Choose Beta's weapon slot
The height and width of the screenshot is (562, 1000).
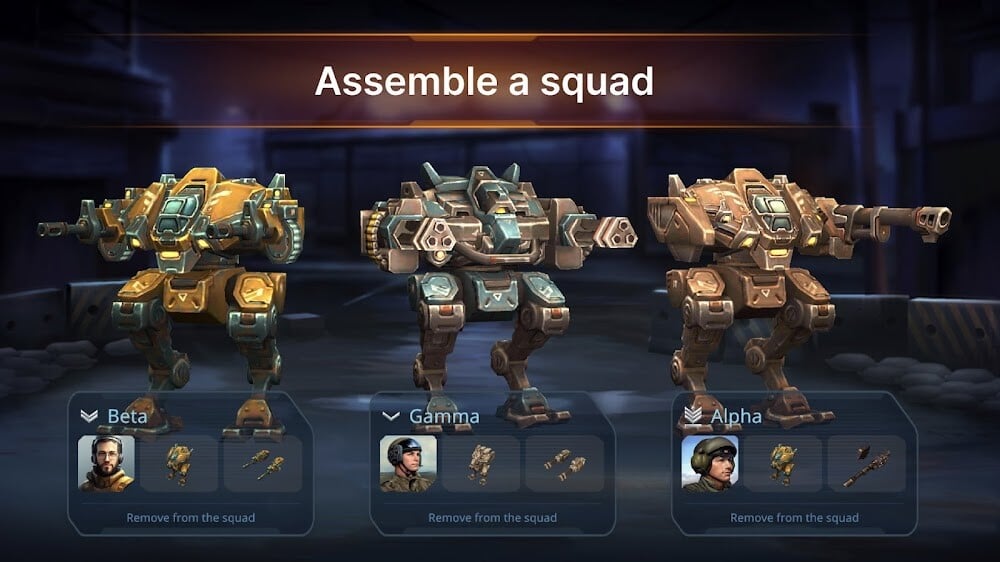pos(263,463)
